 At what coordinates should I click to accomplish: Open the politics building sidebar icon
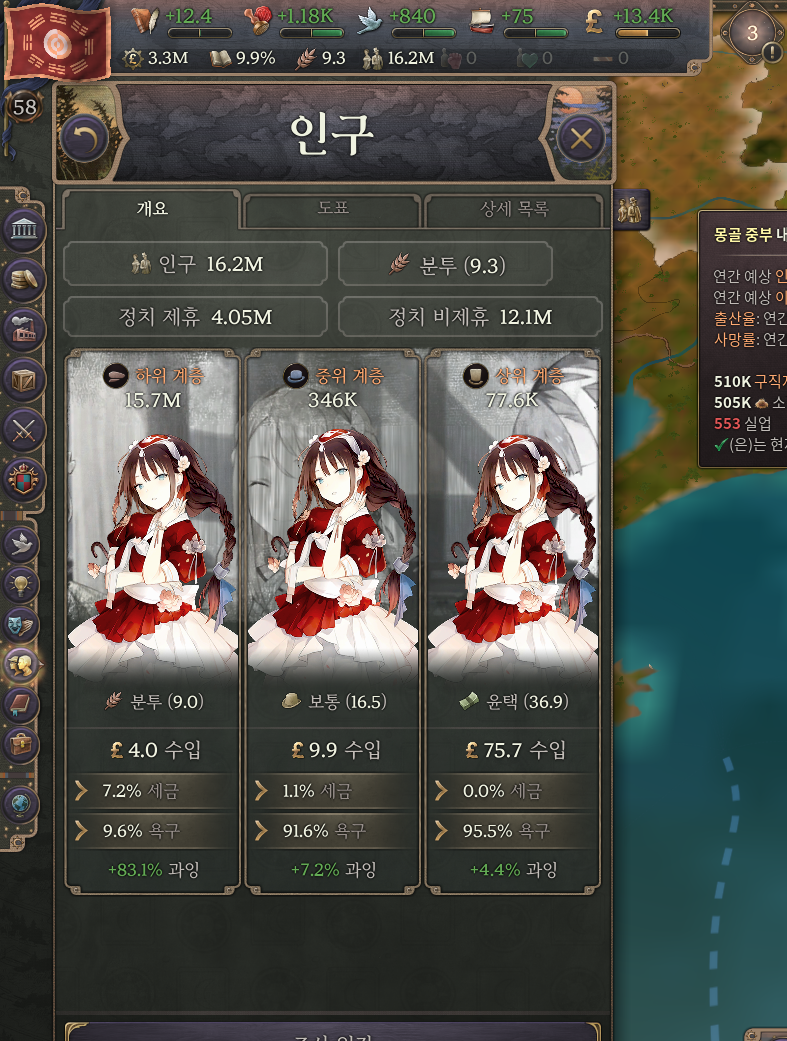[22, 231]
